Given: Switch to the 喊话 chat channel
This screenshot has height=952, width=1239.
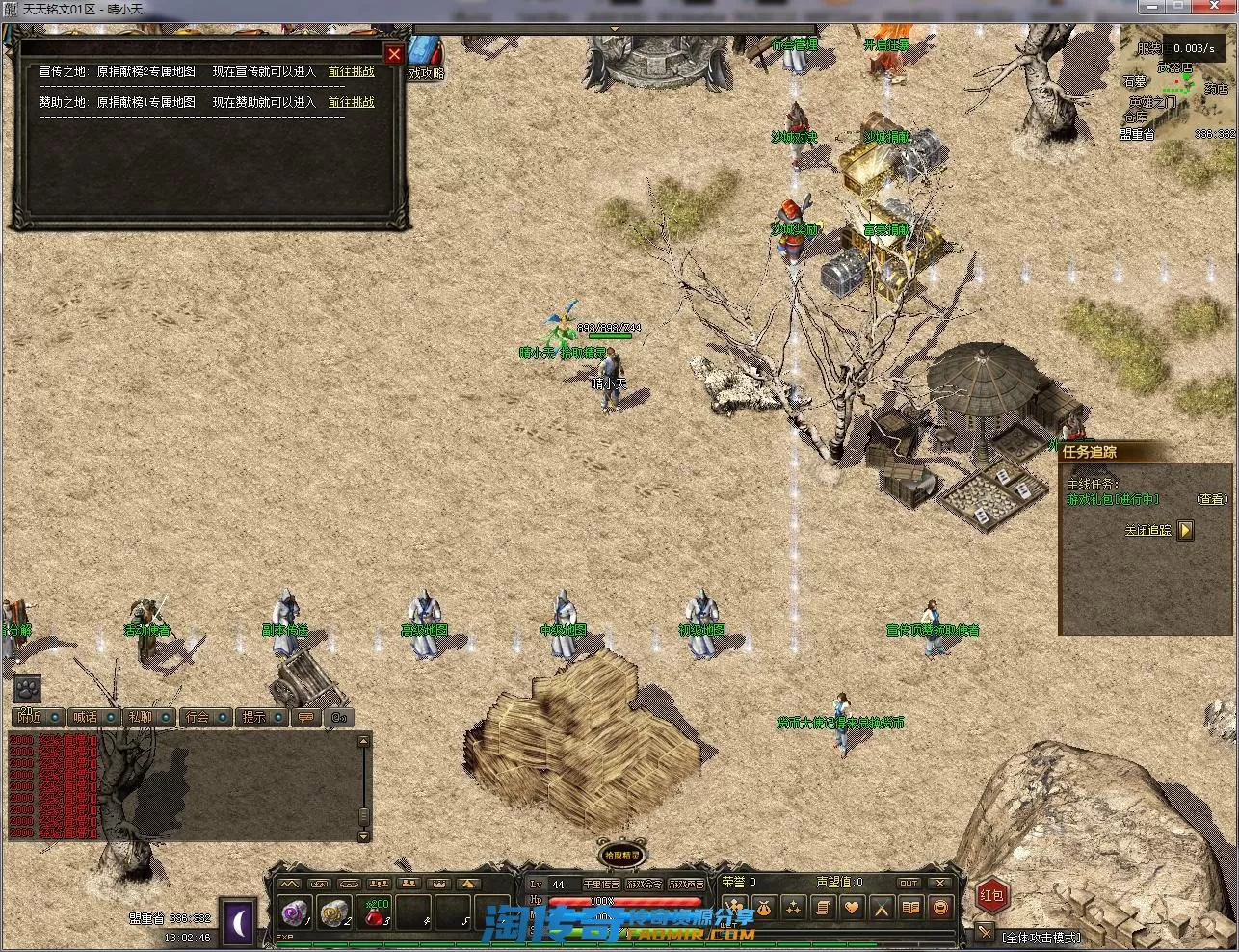Looking at the screenshot, I should tap(87, 717).
